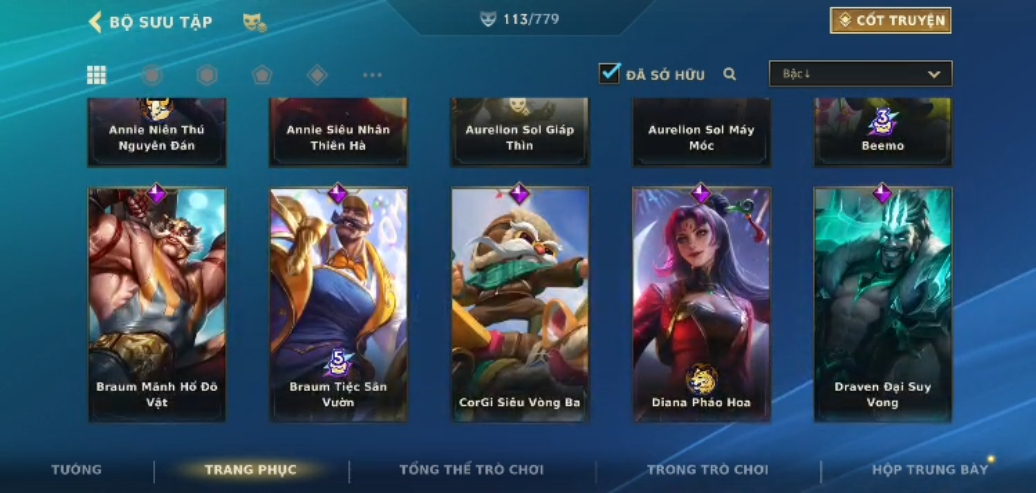This screenshot has height=493, width=1036.
Task: Open the Bậc sort dropdown
Action: coord(860,74)
